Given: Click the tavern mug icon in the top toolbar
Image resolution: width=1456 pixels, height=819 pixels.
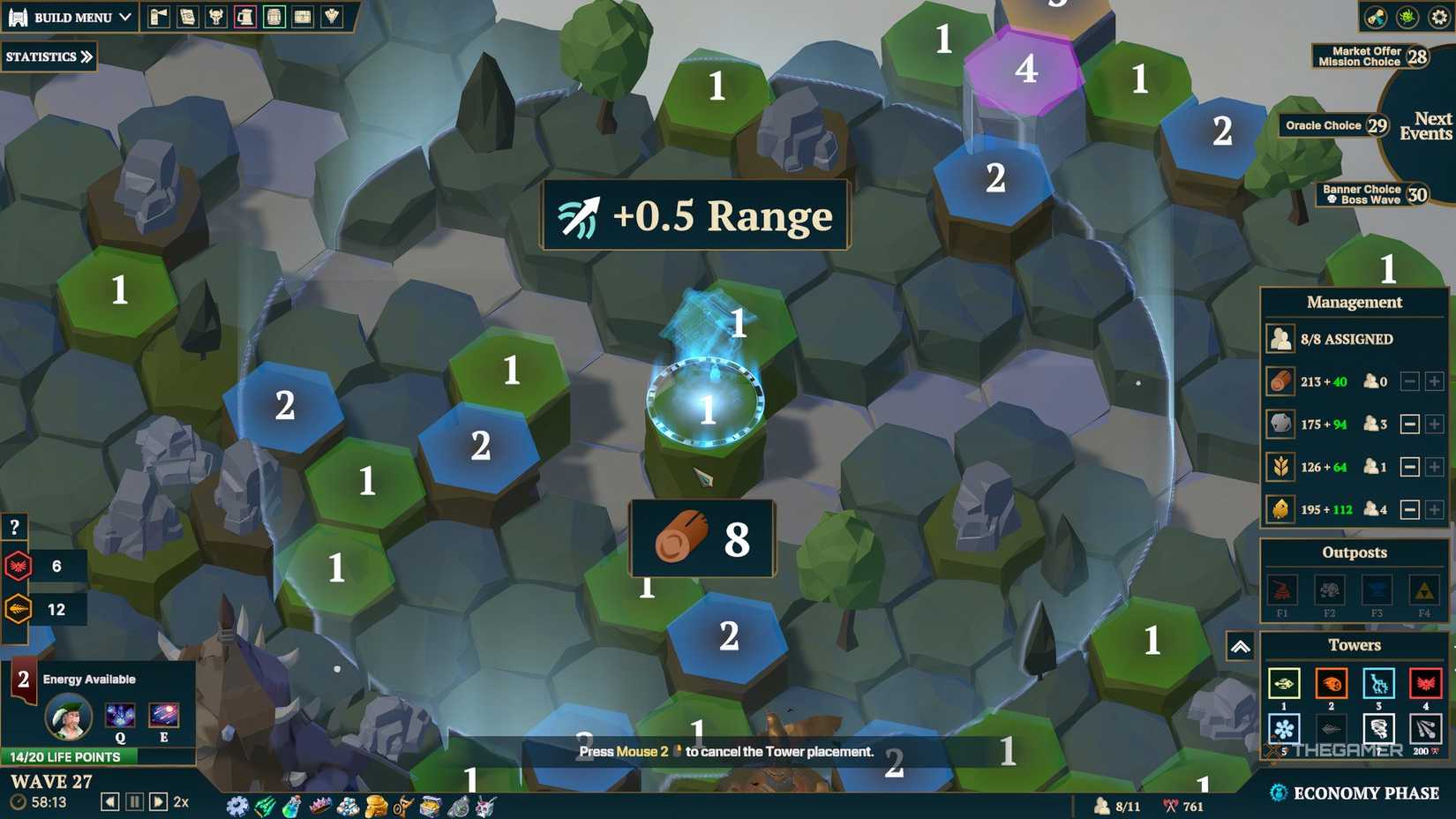Looking at the screenshot, I should pyautogui.click(x=245, y=18).
